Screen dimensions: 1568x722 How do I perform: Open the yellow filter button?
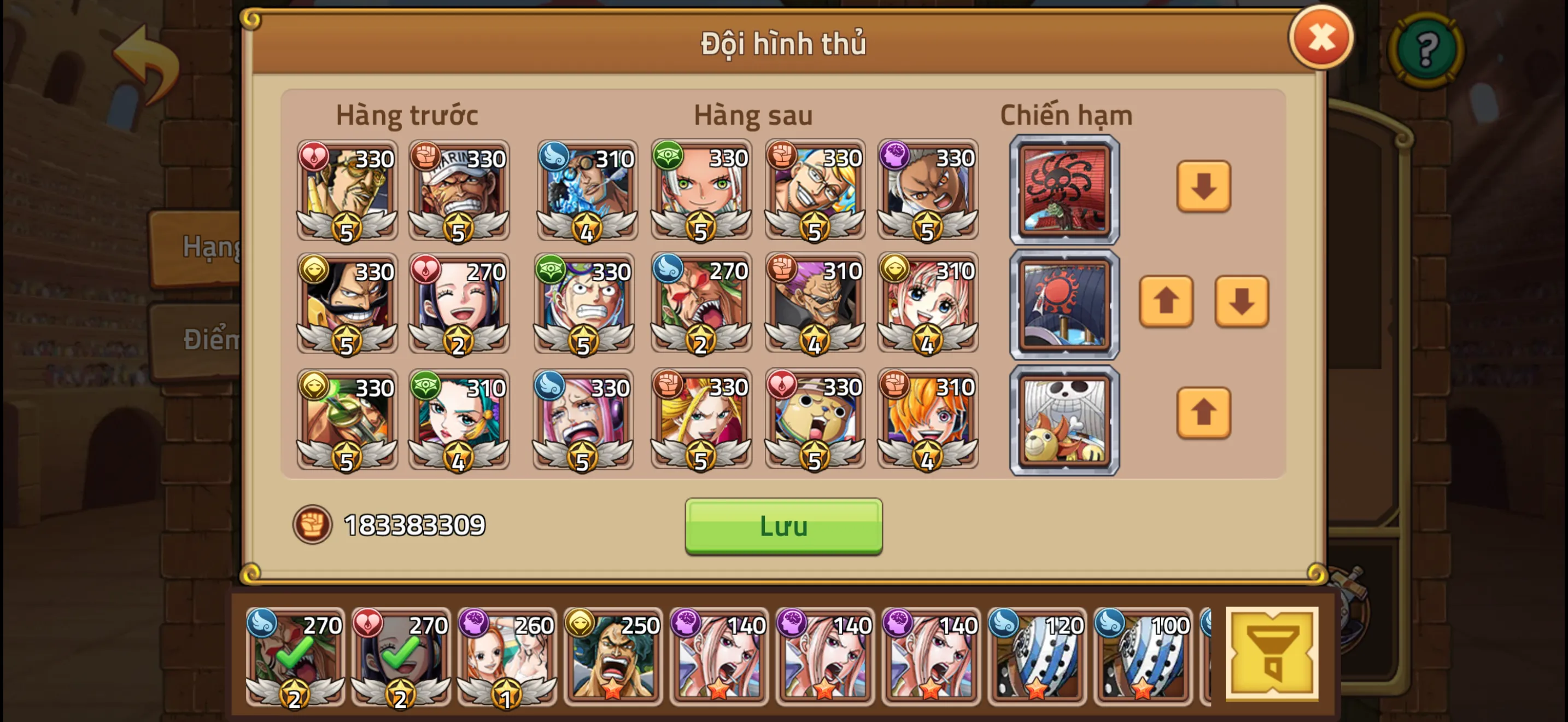[x=1271, y=653]
